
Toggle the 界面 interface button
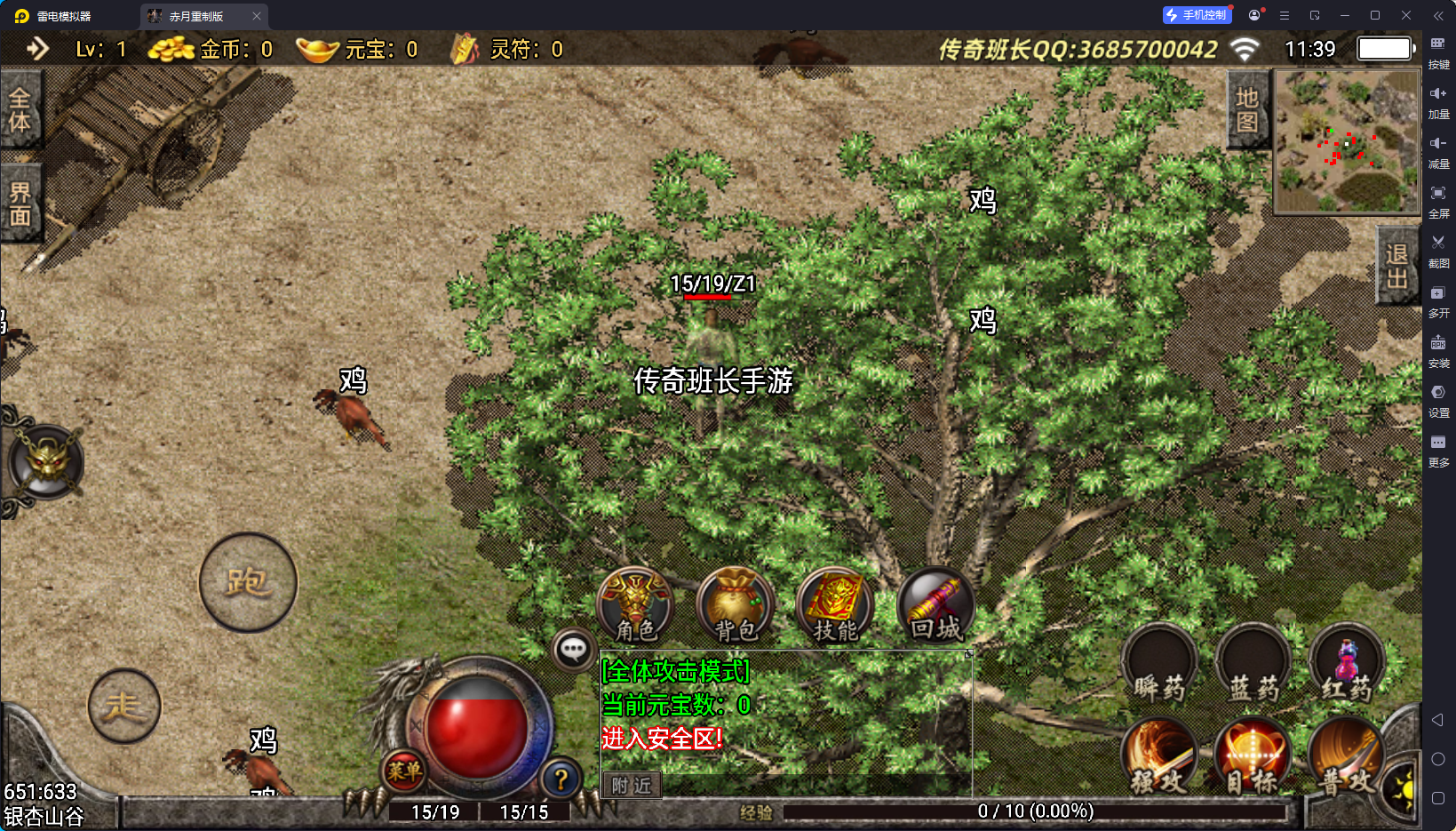tap(20, 204)
